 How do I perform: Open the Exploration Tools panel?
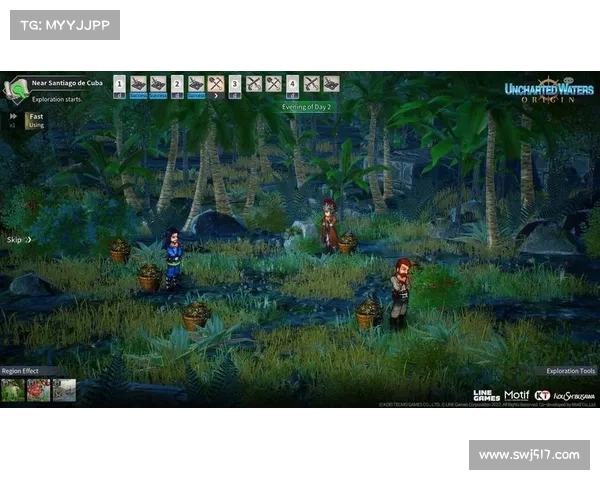[x=570, y=371]
